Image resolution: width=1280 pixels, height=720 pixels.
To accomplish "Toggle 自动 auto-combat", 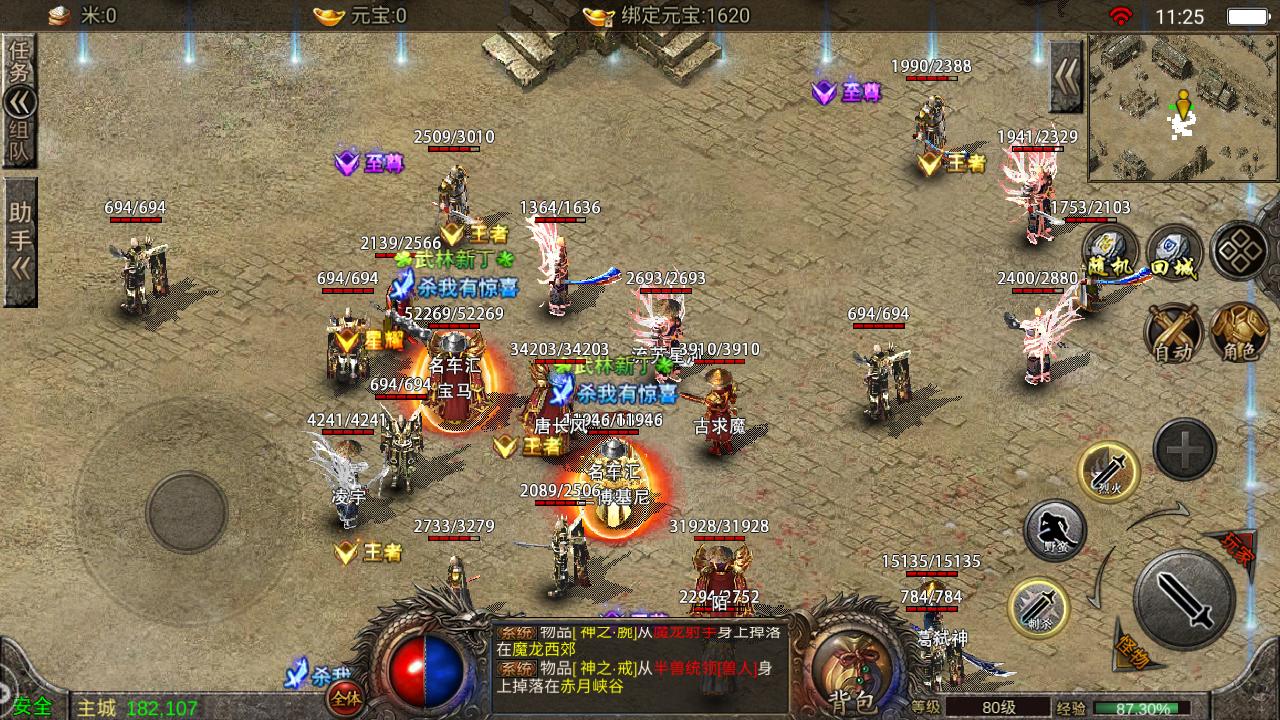I will click(1174, 333).
